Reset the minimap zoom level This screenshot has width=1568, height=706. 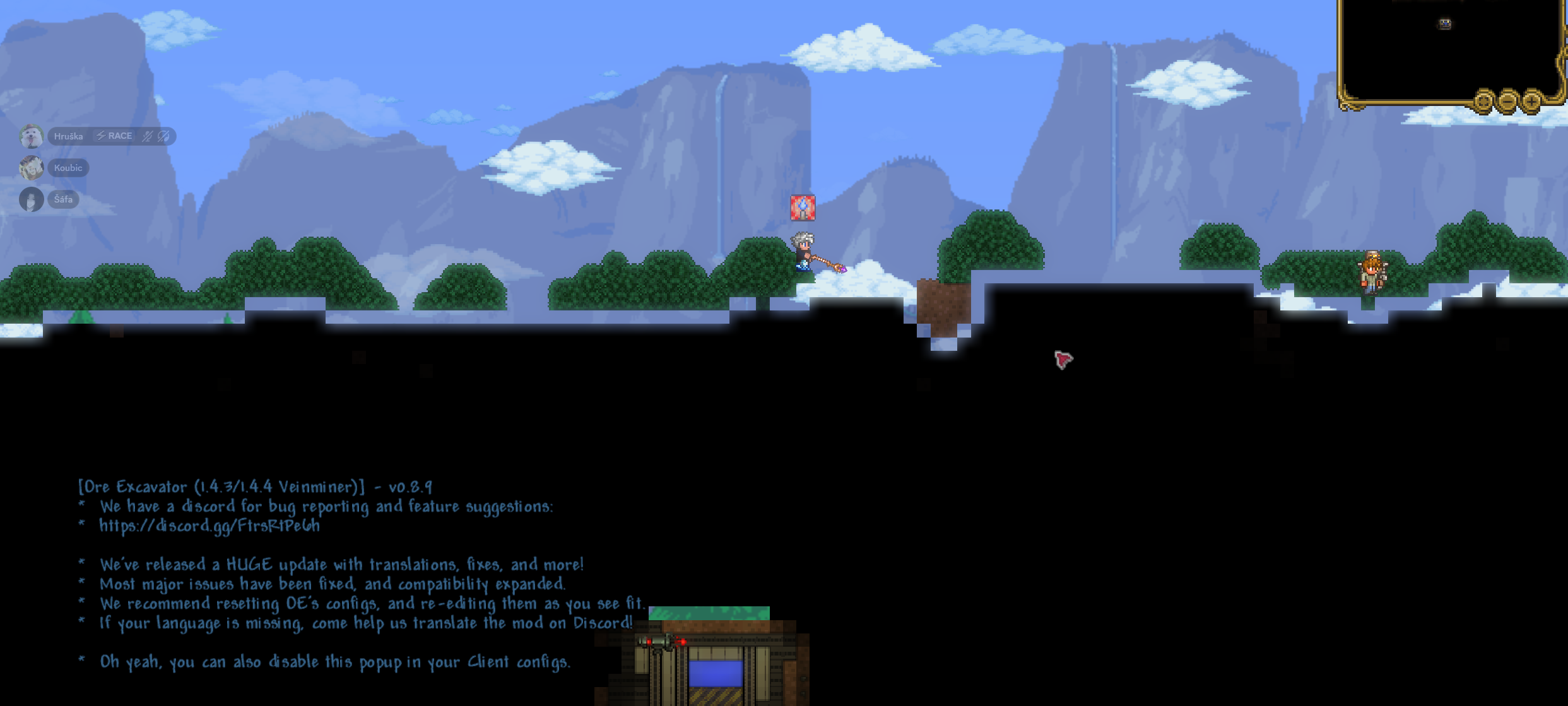click(x=1484, y=100)
